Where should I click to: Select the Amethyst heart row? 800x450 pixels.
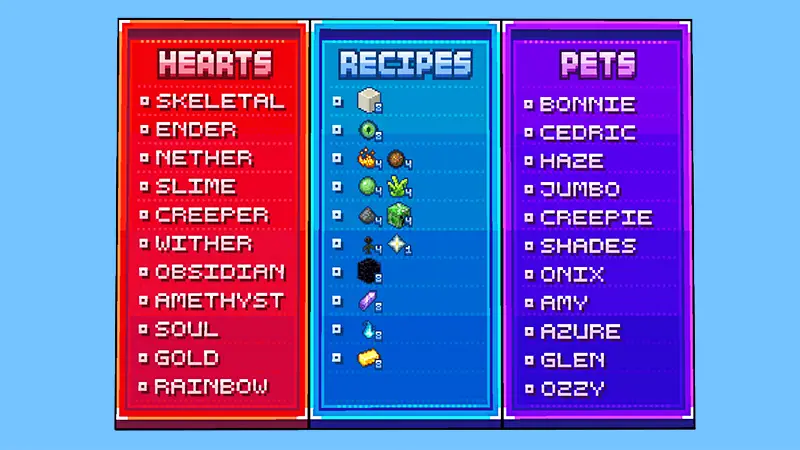click(219, 301)
